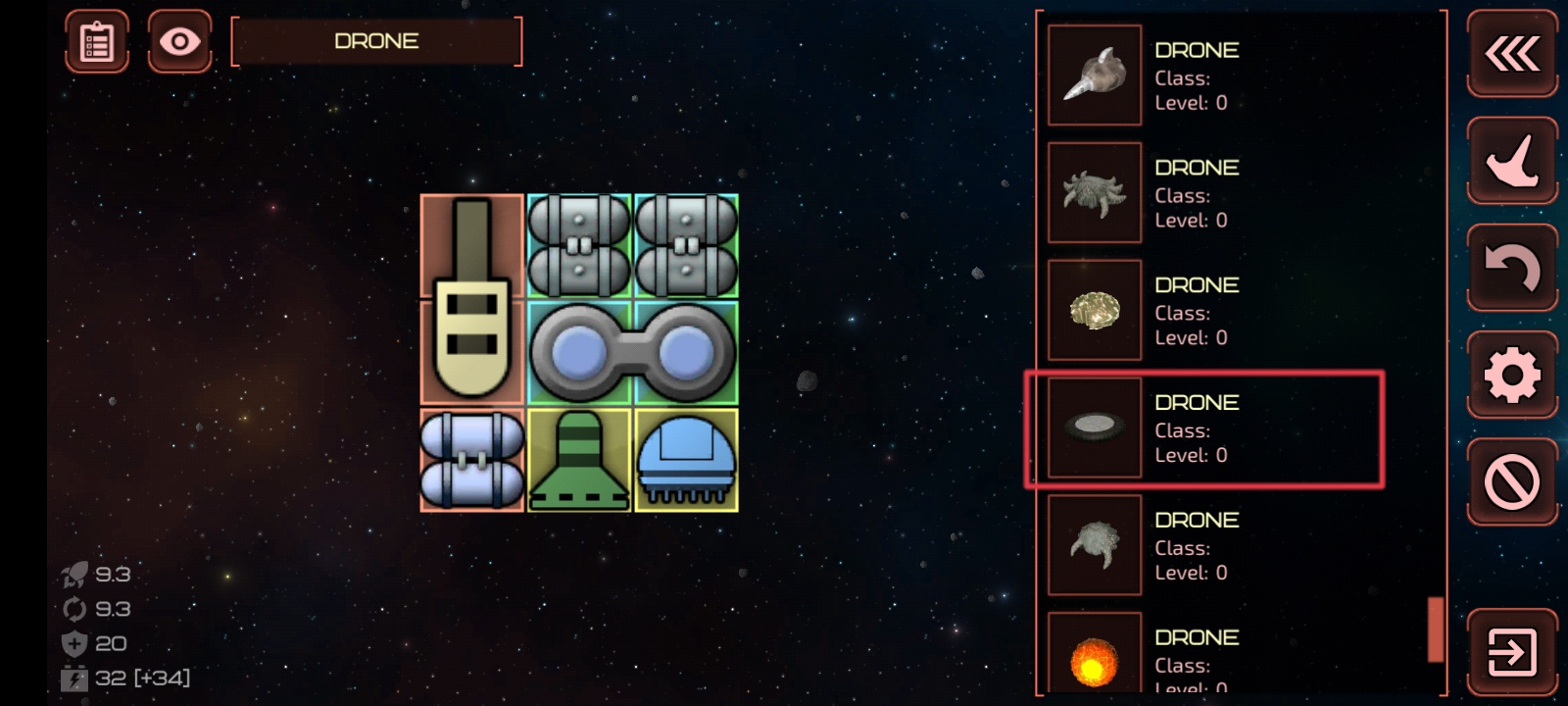Select the horned shell drone

pyautogui.click(x=1095, y=76)
